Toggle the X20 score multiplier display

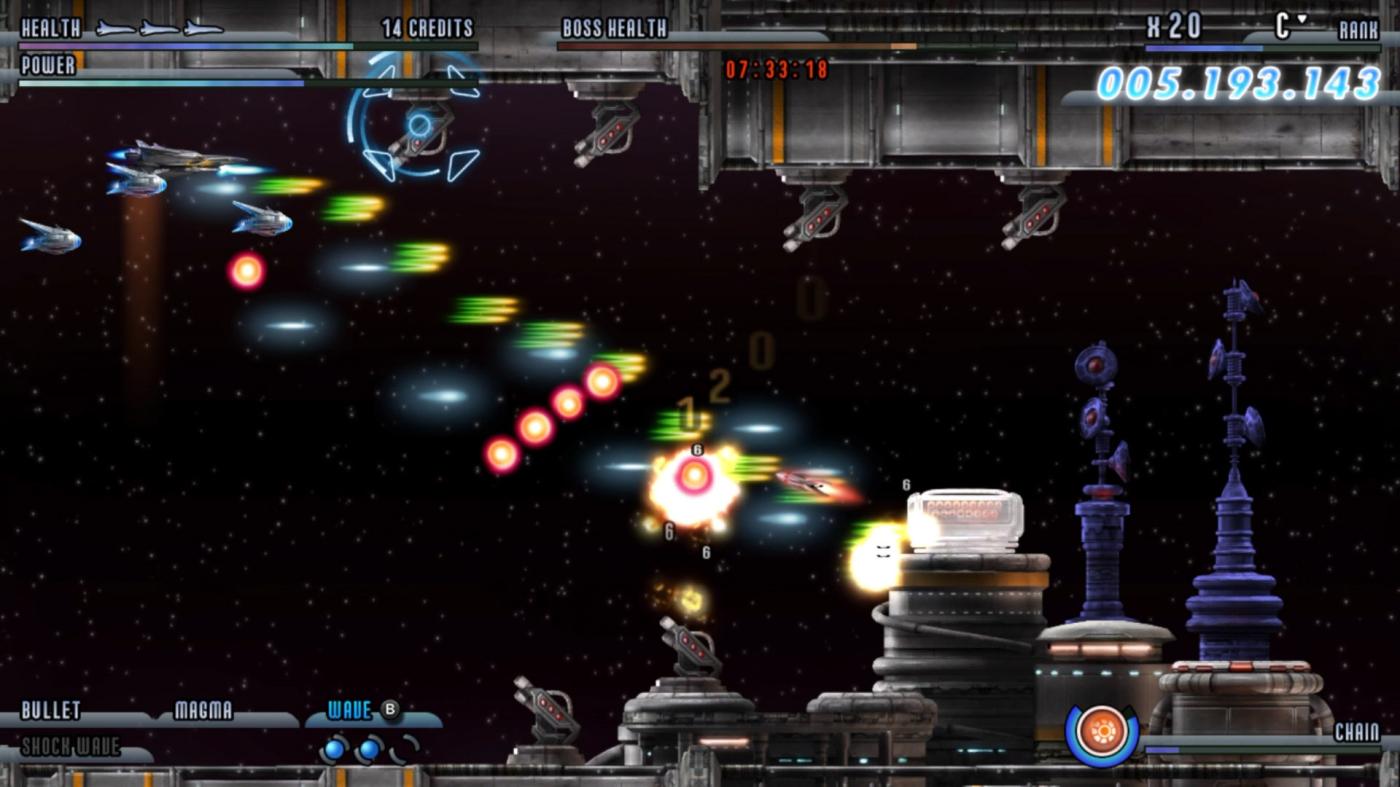tap(1172, 27)
